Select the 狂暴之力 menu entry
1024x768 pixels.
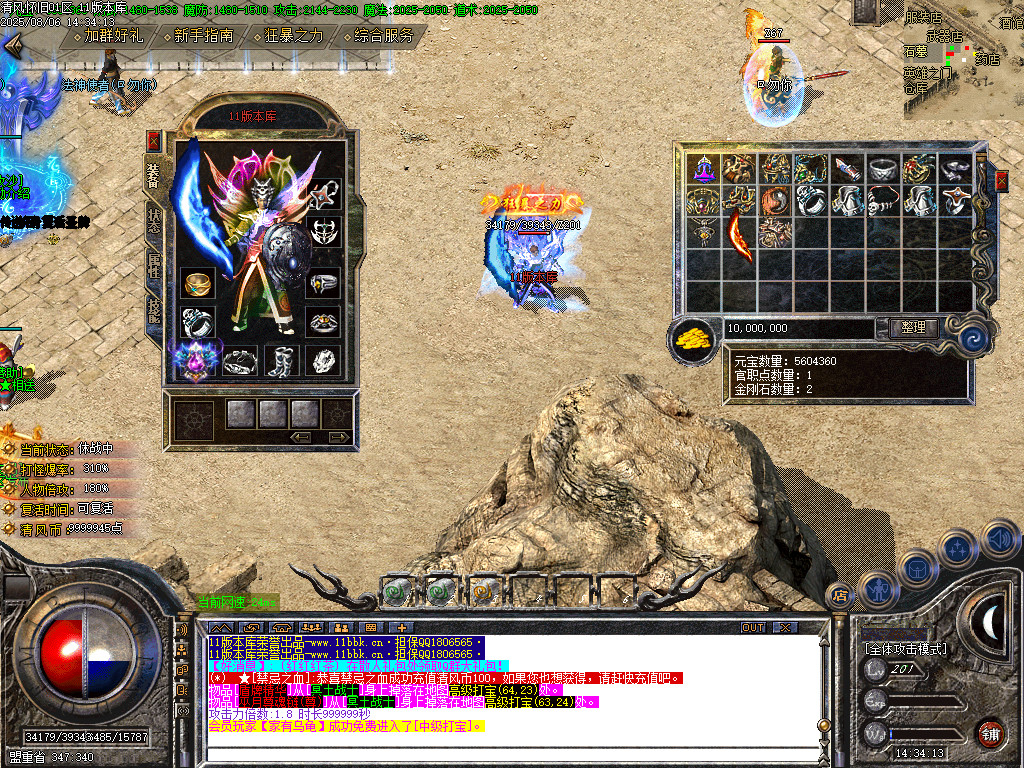click(294, 36)
